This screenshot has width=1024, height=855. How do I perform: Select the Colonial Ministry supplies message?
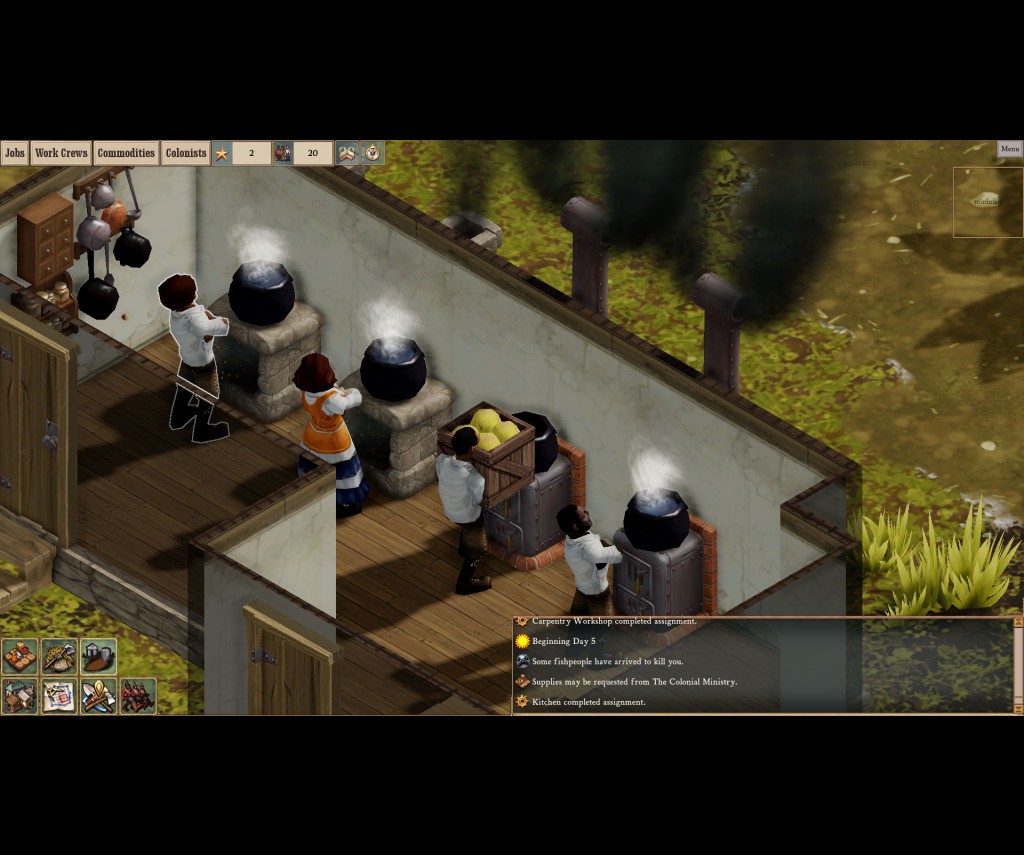634,682
